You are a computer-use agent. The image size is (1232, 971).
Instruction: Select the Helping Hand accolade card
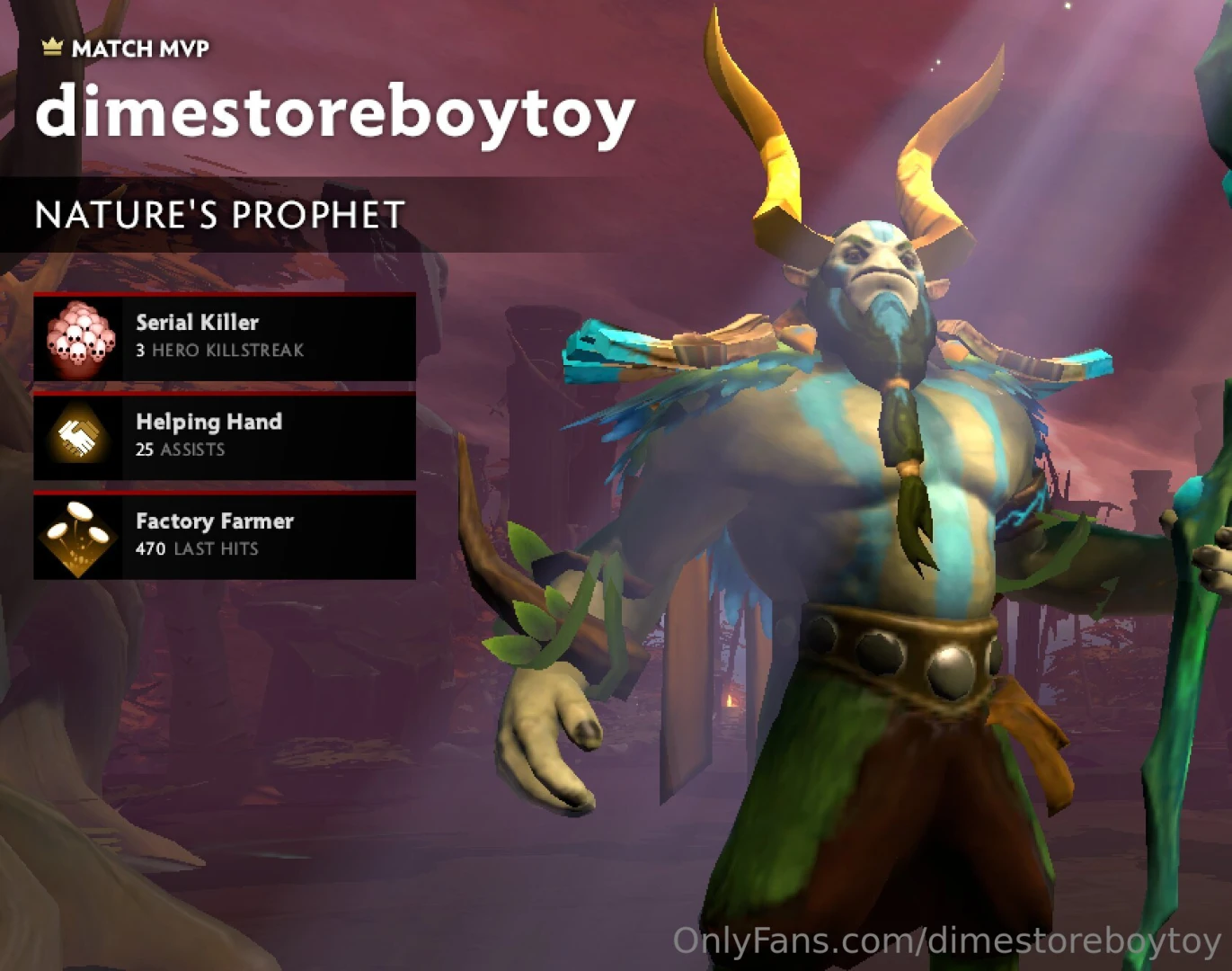click(225, 436)
